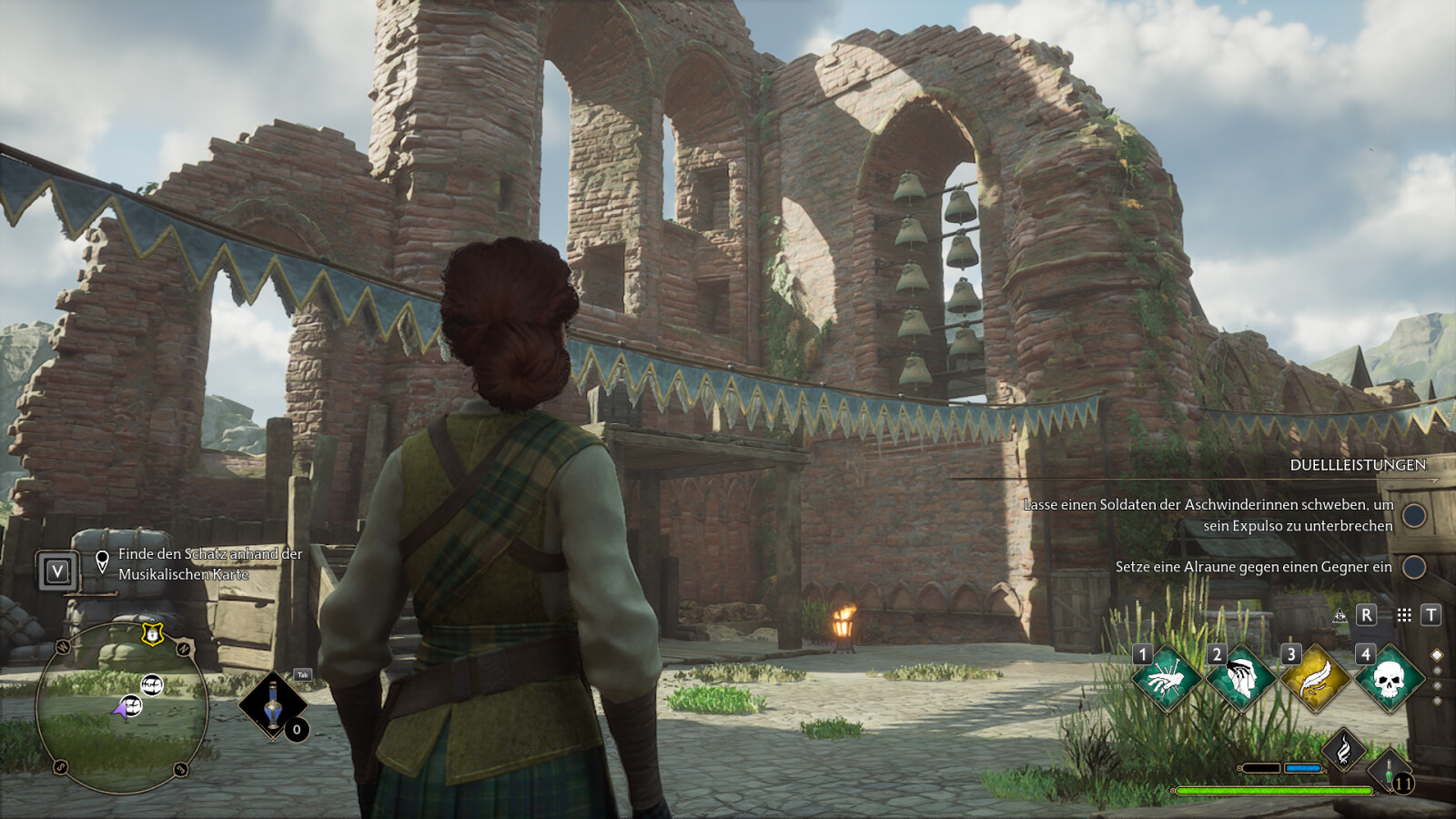Screen dimensions: 1456x819
Task: Click the treasure quest objective text
Action: click(209, 564)
